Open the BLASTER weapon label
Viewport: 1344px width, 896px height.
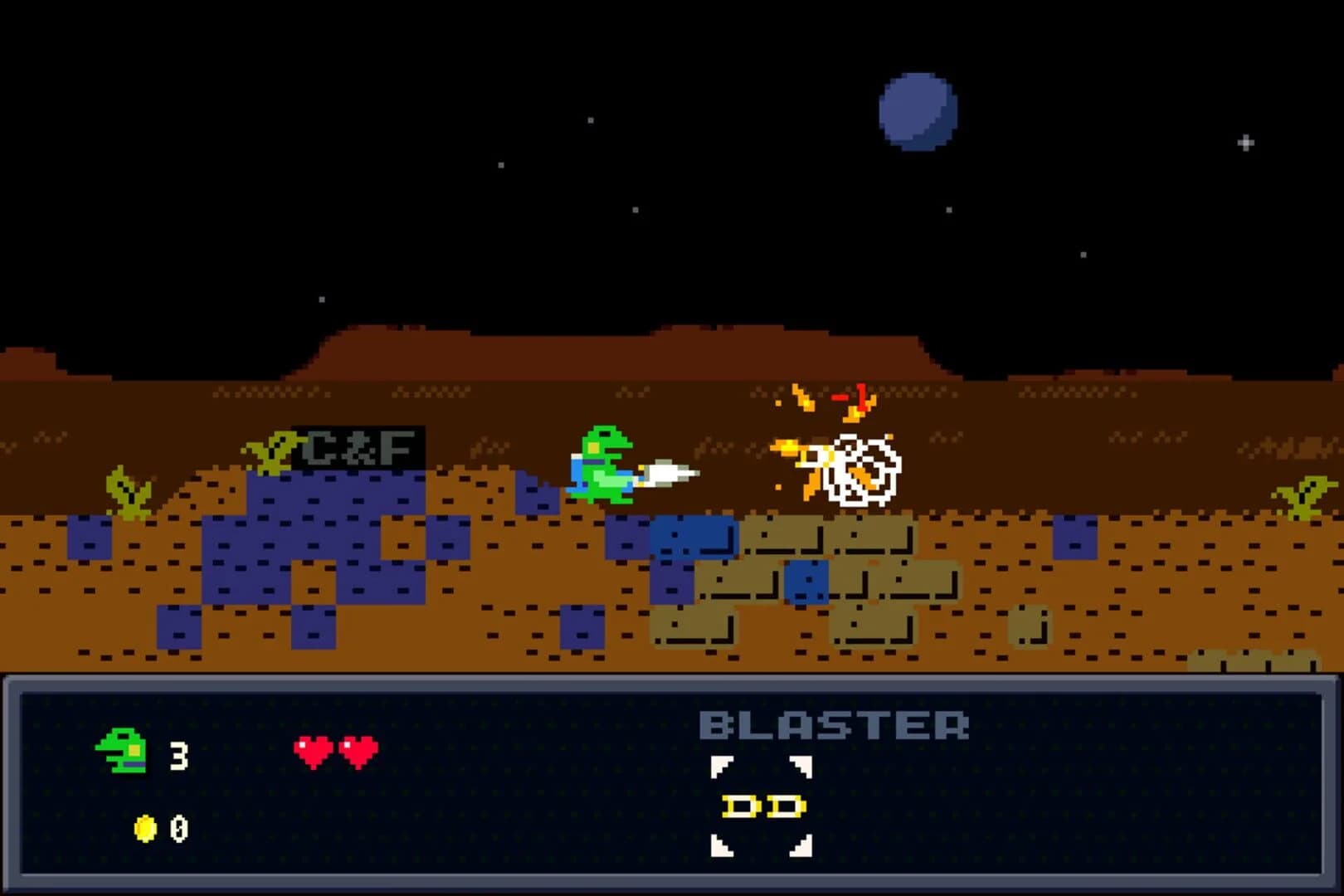tap(834, 724)
